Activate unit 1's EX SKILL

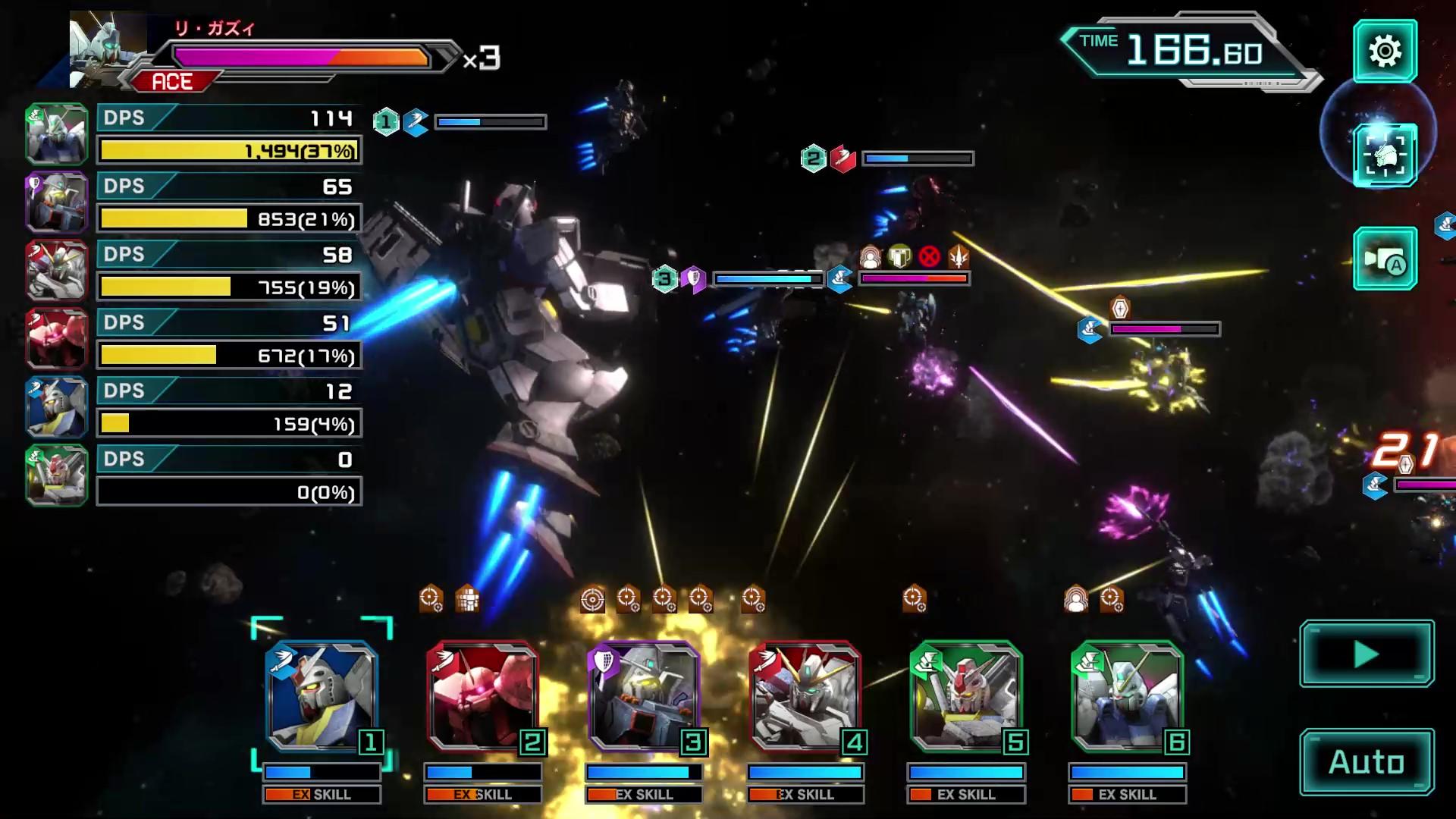[x=322, y=795]
